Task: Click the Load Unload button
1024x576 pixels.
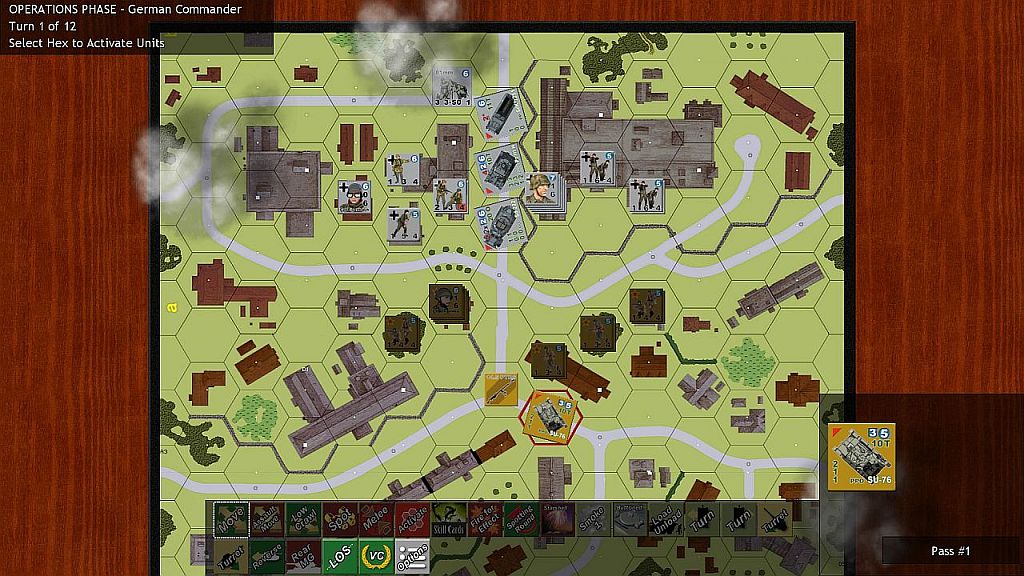Action: [x=665, y=519]
